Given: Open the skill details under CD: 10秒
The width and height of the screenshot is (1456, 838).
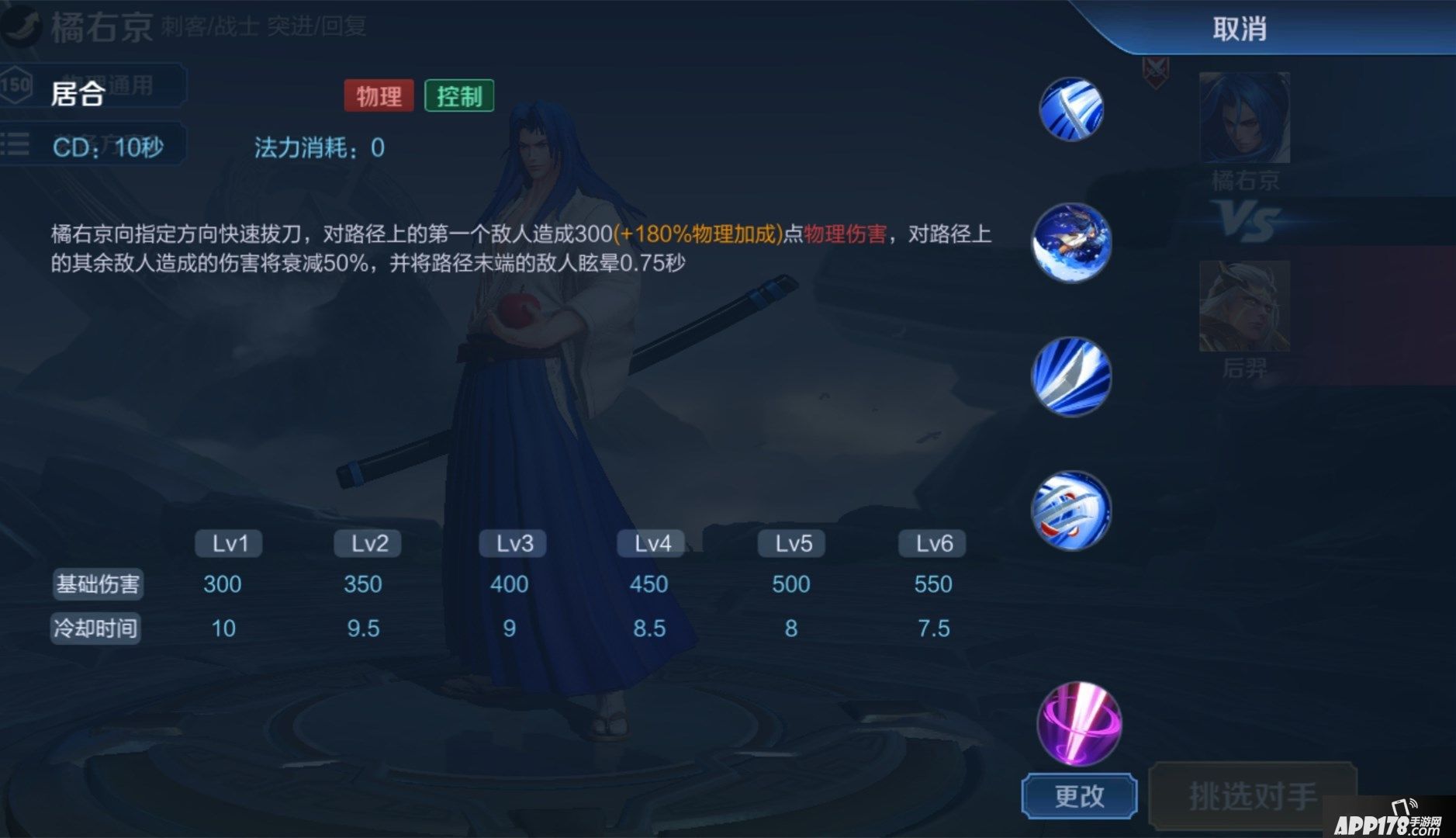Looking at the screenshot, I should tap(109, 146).
